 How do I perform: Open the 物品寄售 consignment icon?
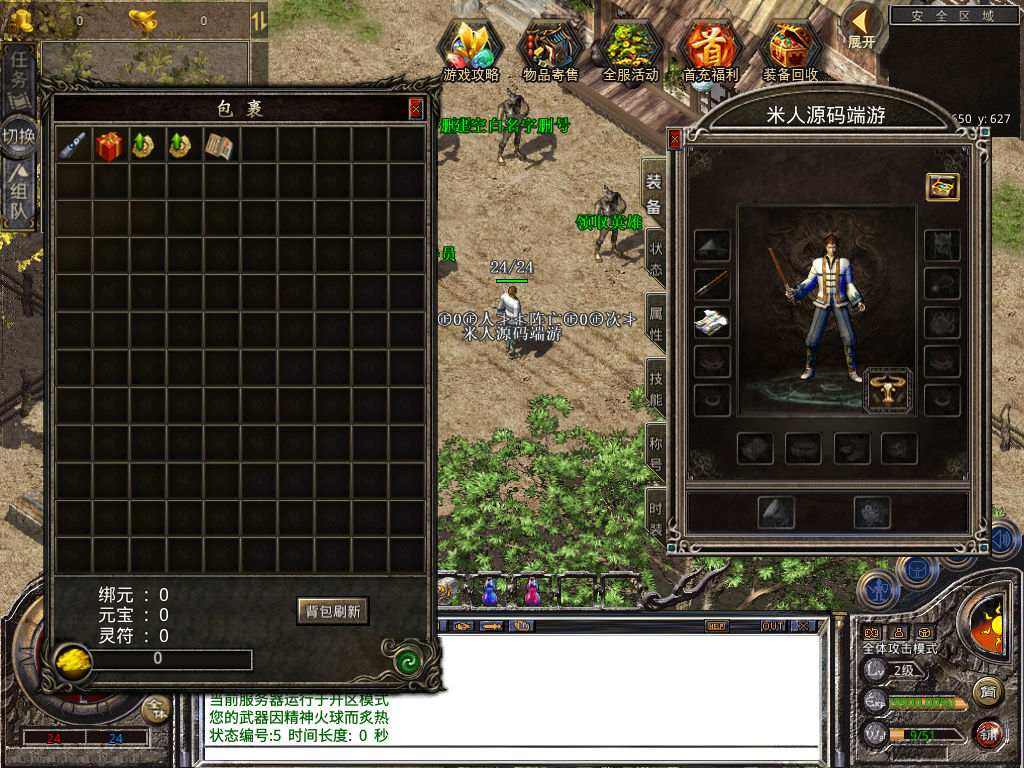[550, 49]
